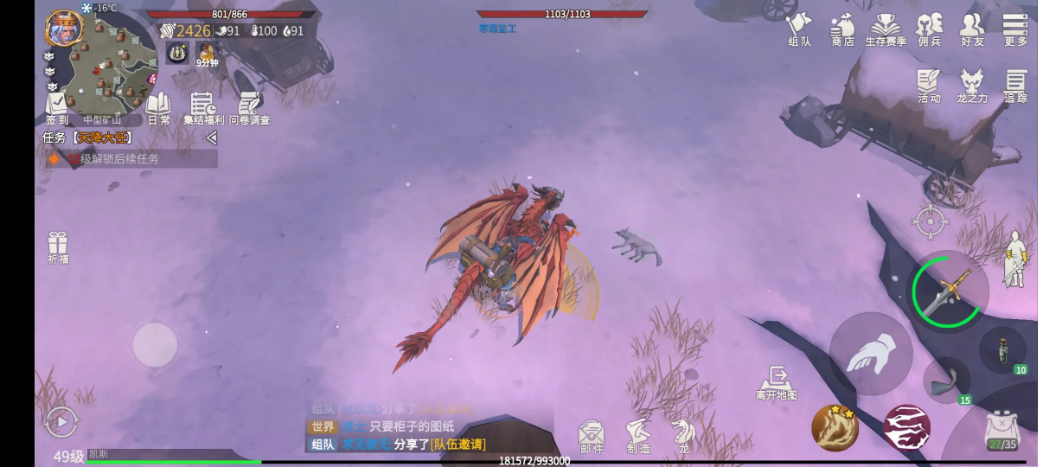Open the backpack showing 27/35
Image resolution: width=1038 pixels, height=467 pixels.
(x=1001, y=431)
